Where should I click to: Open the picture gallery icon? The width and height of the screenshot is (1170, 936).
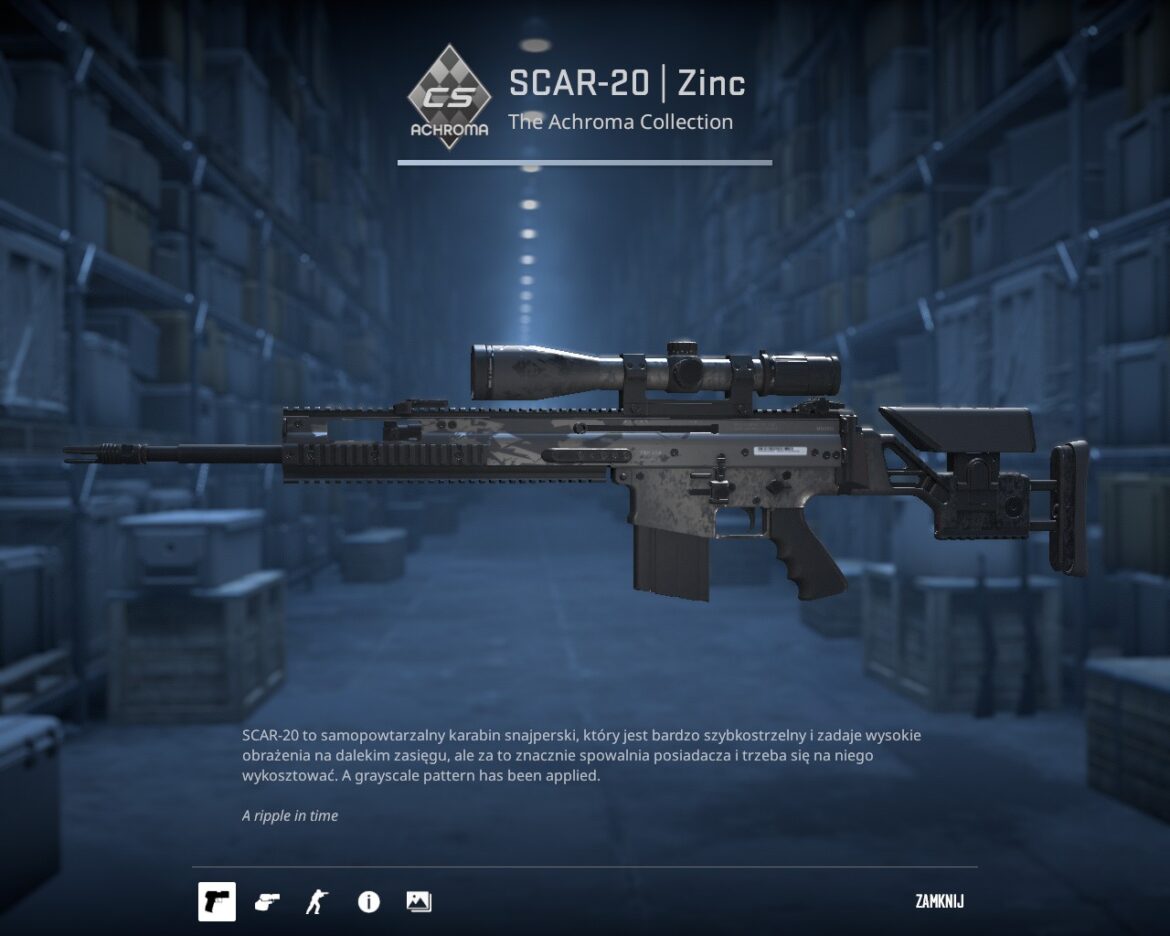419,902
